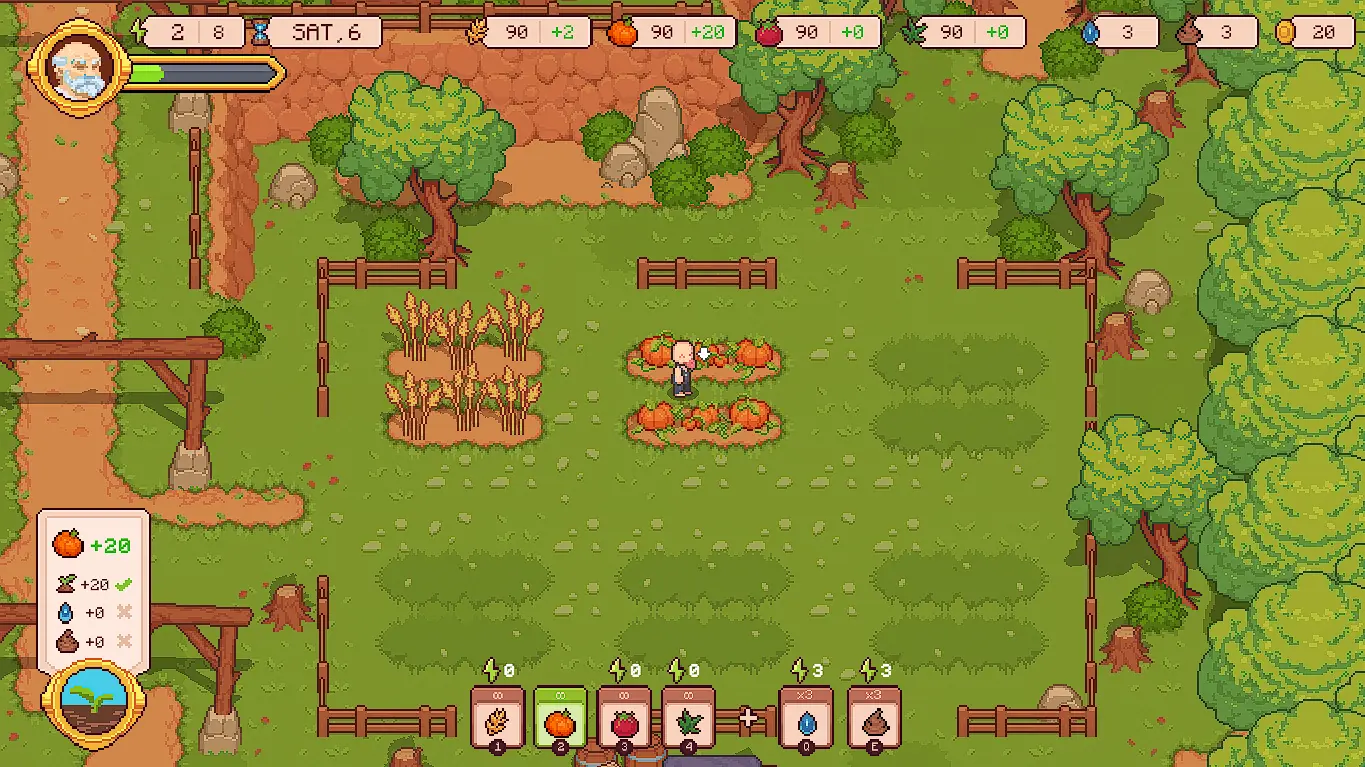Screen dimensions: 1365x767
Task: Choose the pumpkin seed card
Action: 560,717
